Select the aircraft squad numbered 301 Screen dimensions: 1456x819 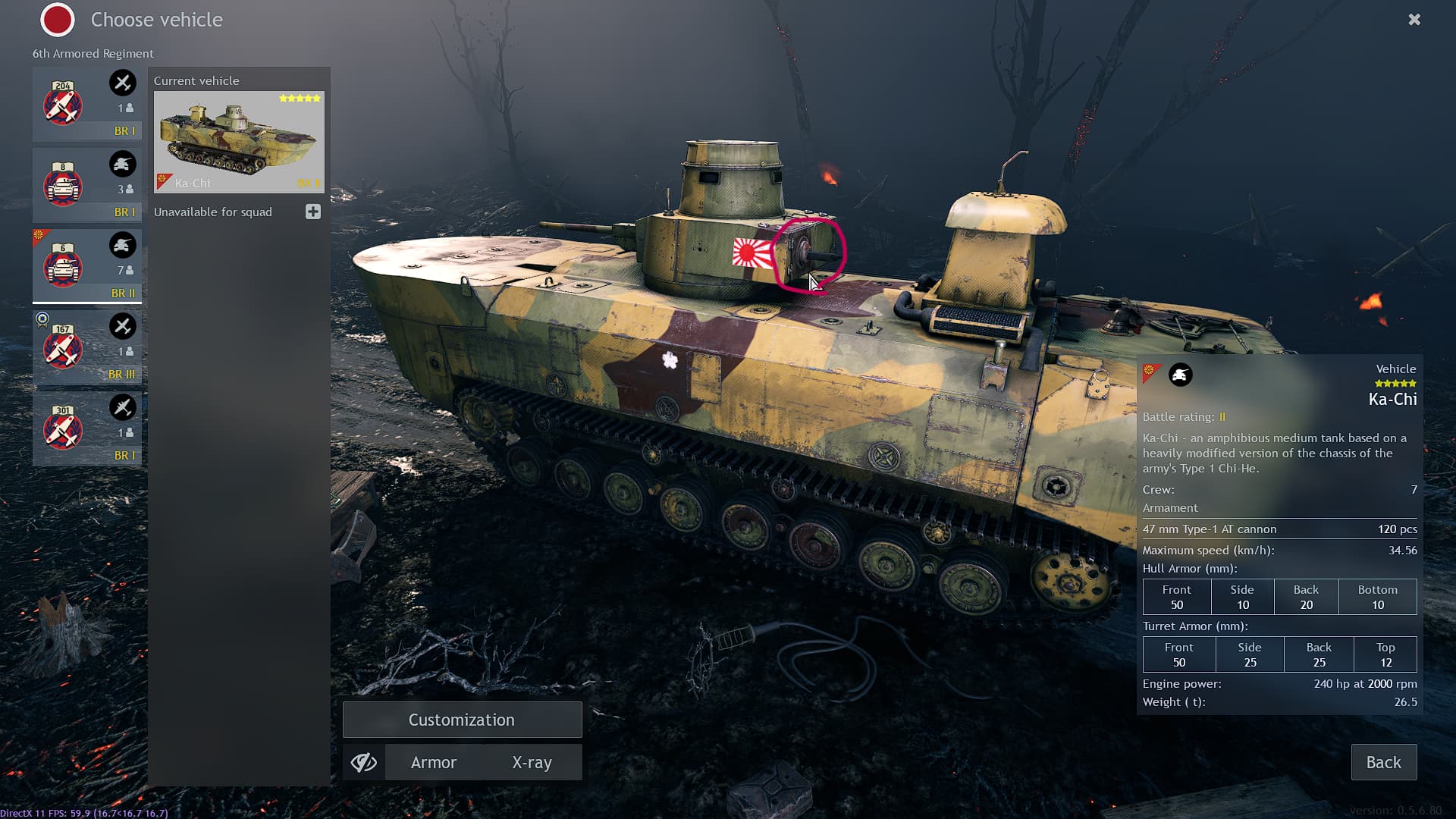coord(87,428)
